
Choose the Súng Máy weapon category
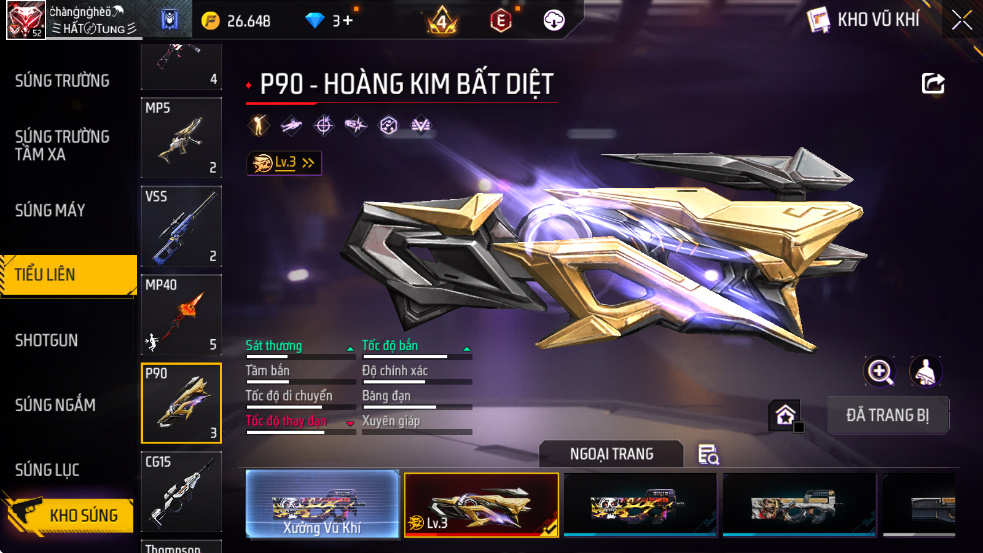click(x=50, y=210)
